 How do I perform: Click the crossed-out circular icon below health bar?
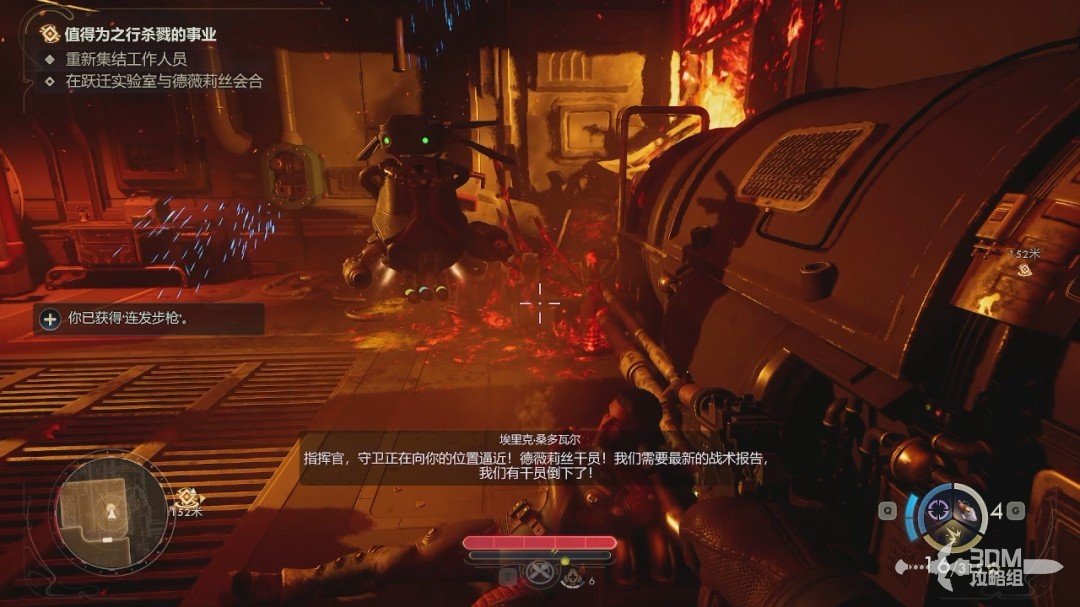(x=541, y=574)
